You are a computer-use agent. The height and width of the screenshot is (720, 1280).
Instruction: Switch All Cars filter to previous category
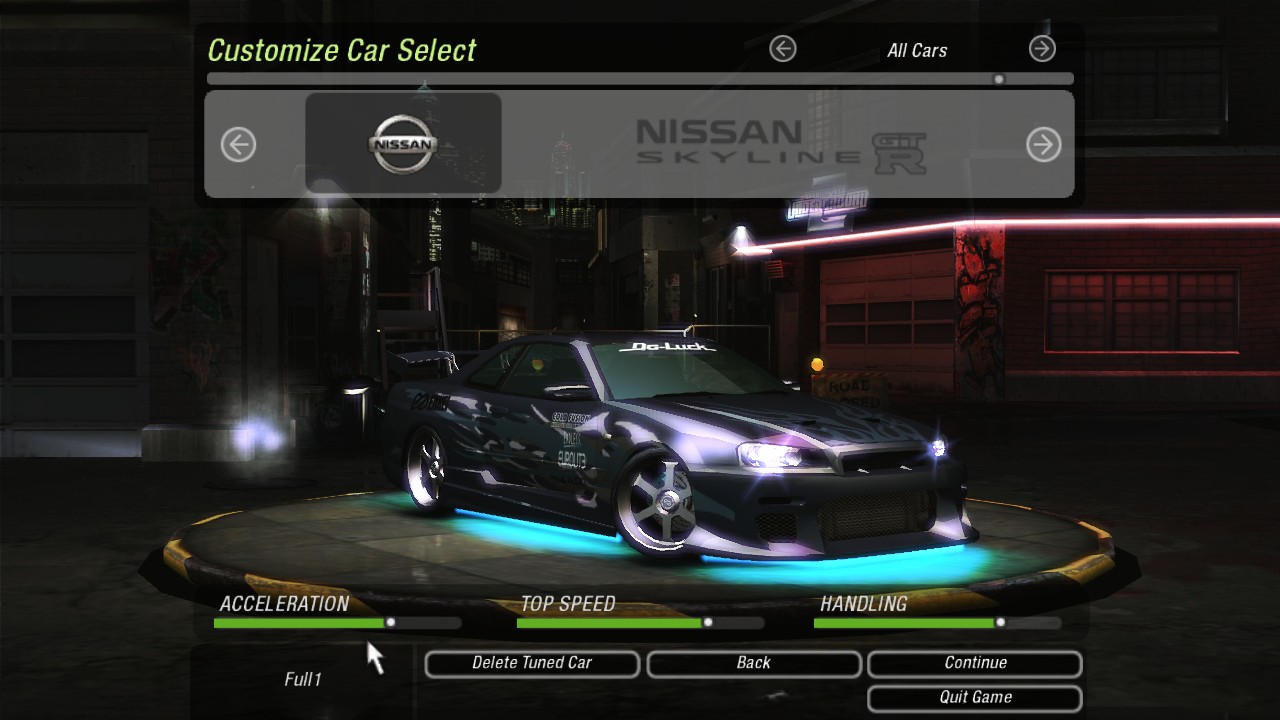tap(783, 48)
